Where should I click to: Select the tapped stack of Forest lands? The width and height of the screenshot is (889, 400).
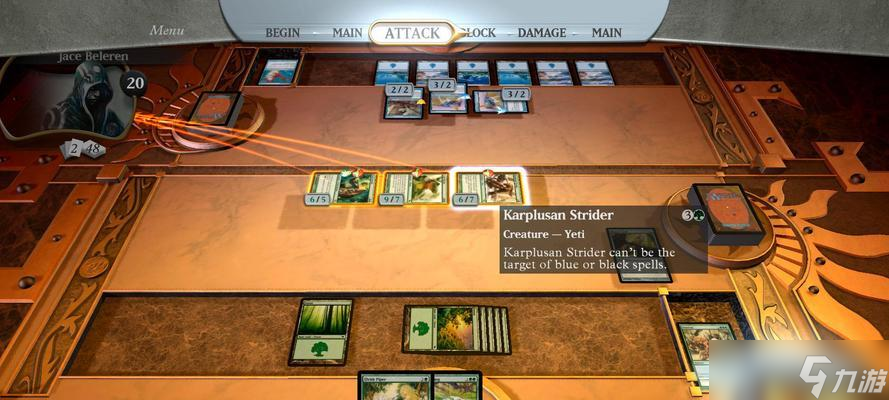point(456,329)
